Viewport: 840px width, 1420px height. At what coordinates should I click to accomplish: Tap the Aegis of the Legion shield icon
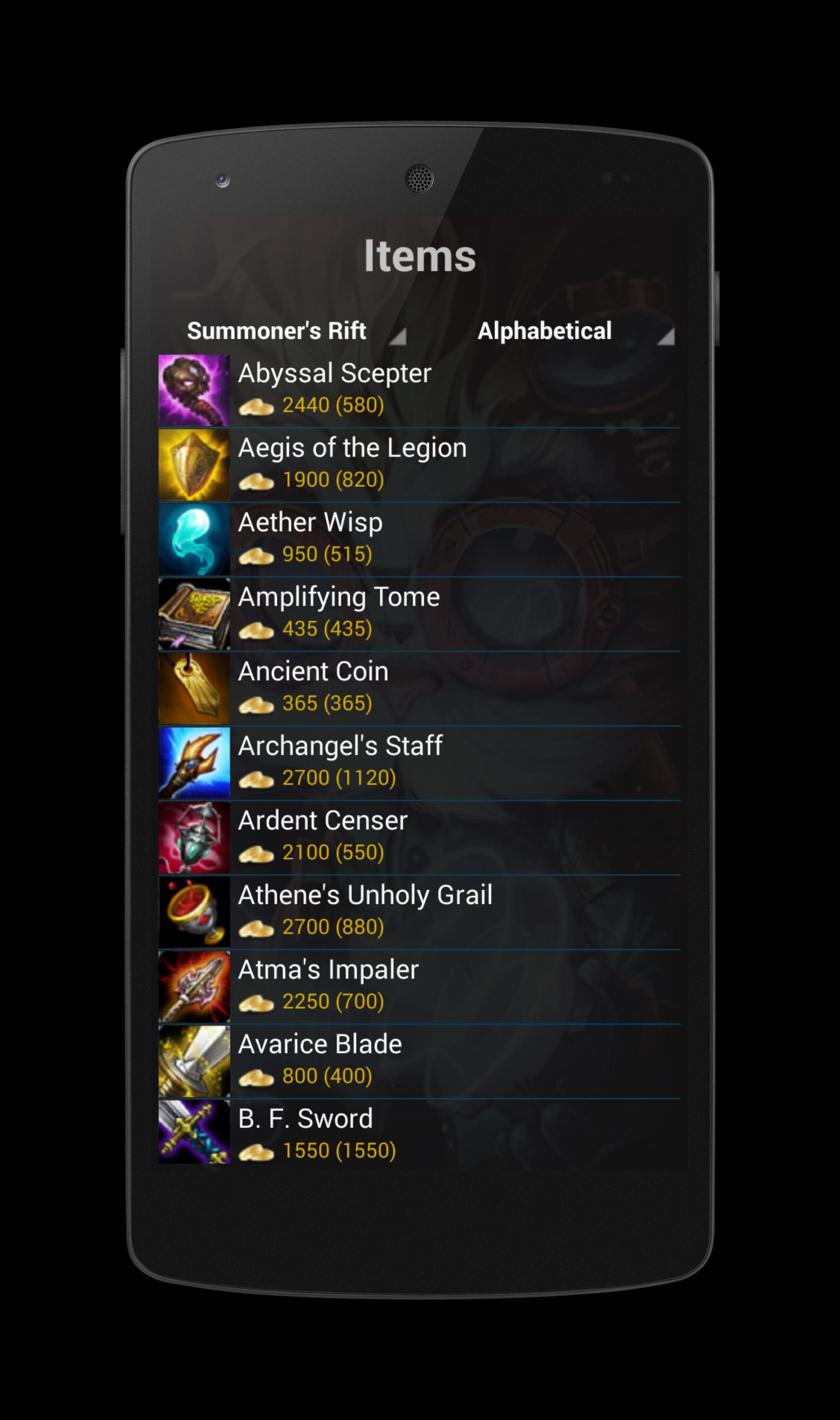coord(195,465)
